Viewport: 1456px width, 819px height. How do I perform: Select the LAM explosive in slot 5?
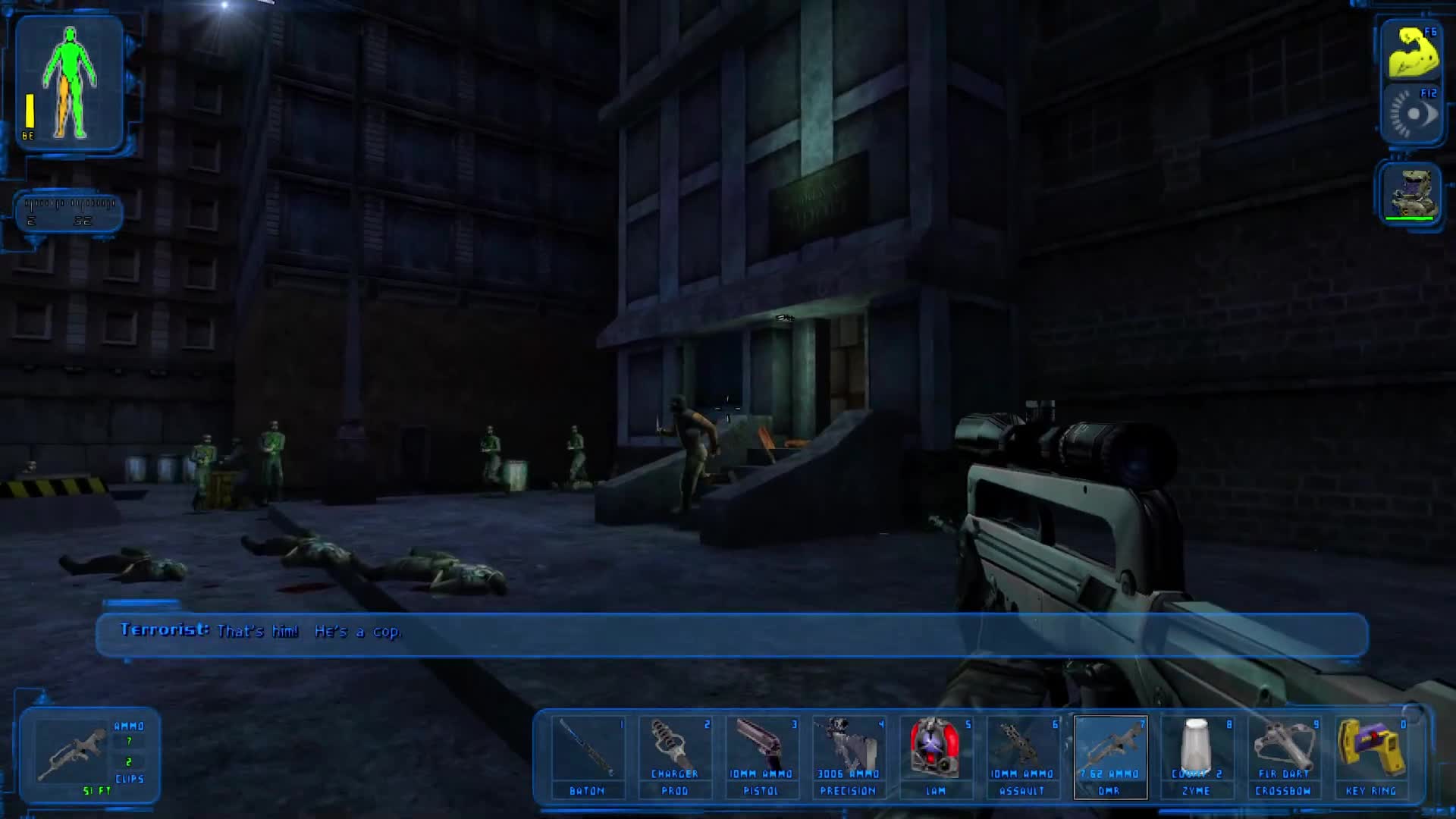(x=937, y=755)
